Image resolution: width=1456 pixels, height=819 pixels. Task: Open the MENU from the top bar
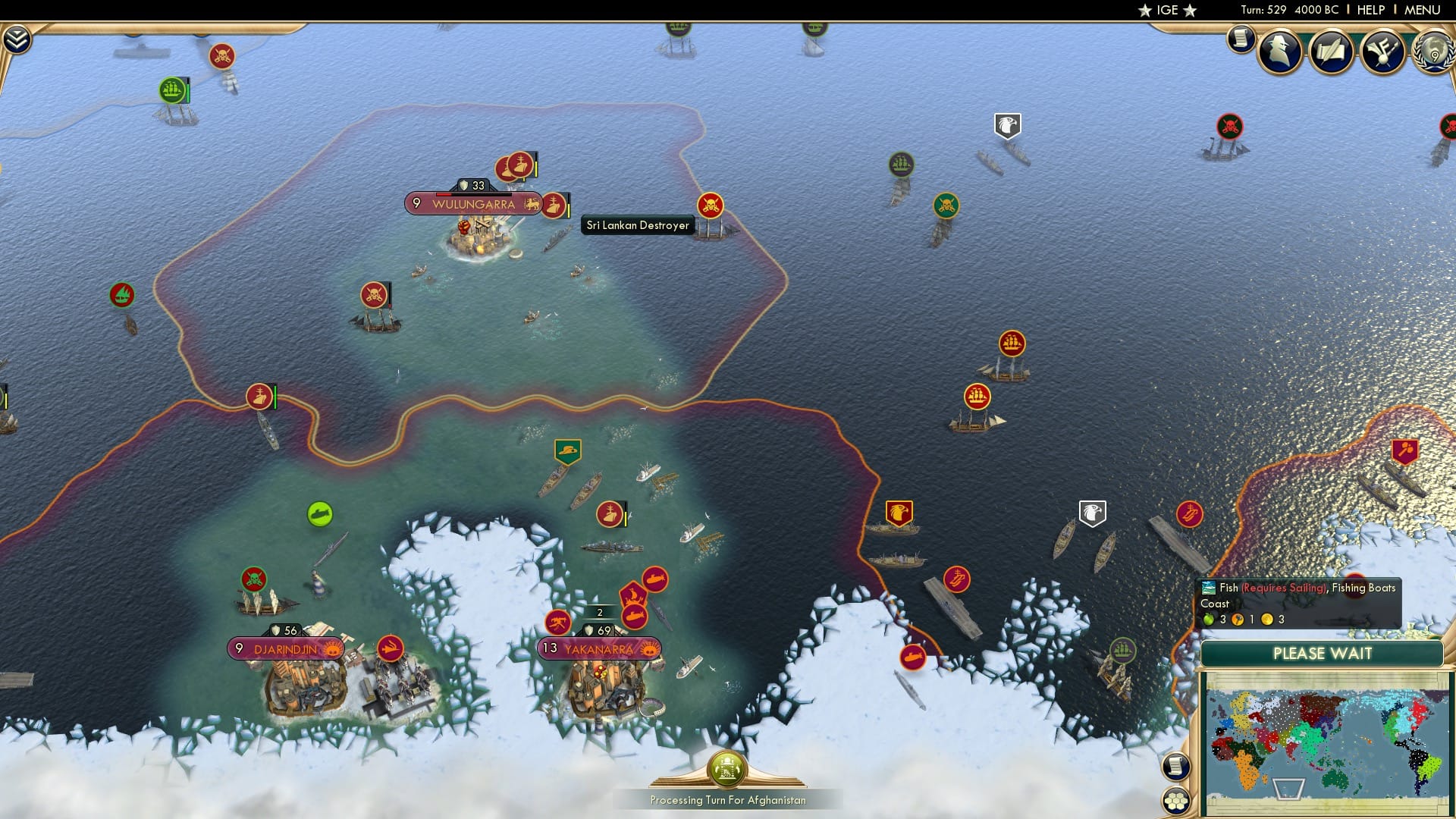click(1425, 10)
